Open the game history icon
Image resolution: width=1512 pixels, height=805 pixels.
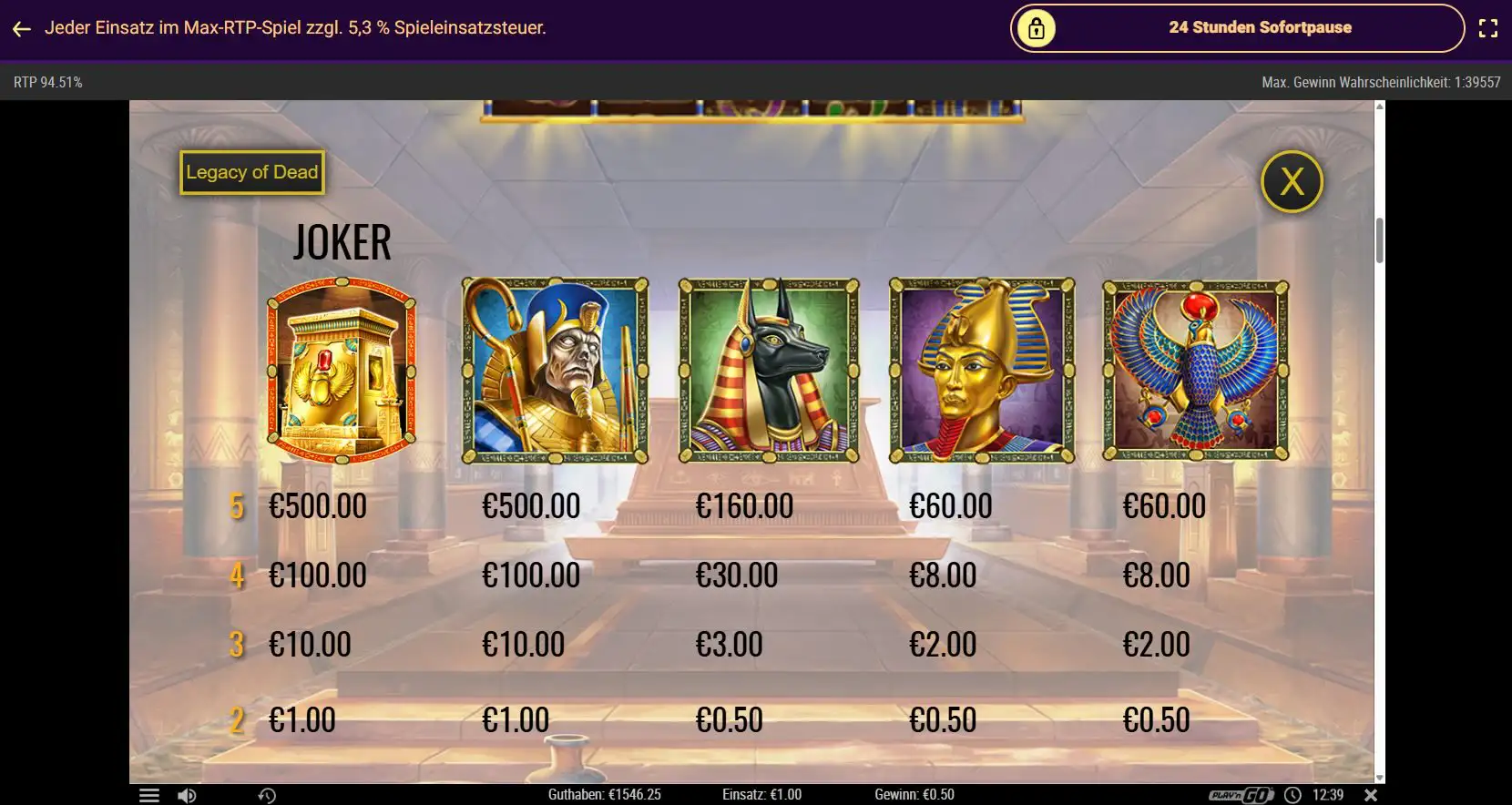pyautogui.click(x=267, y=795)
